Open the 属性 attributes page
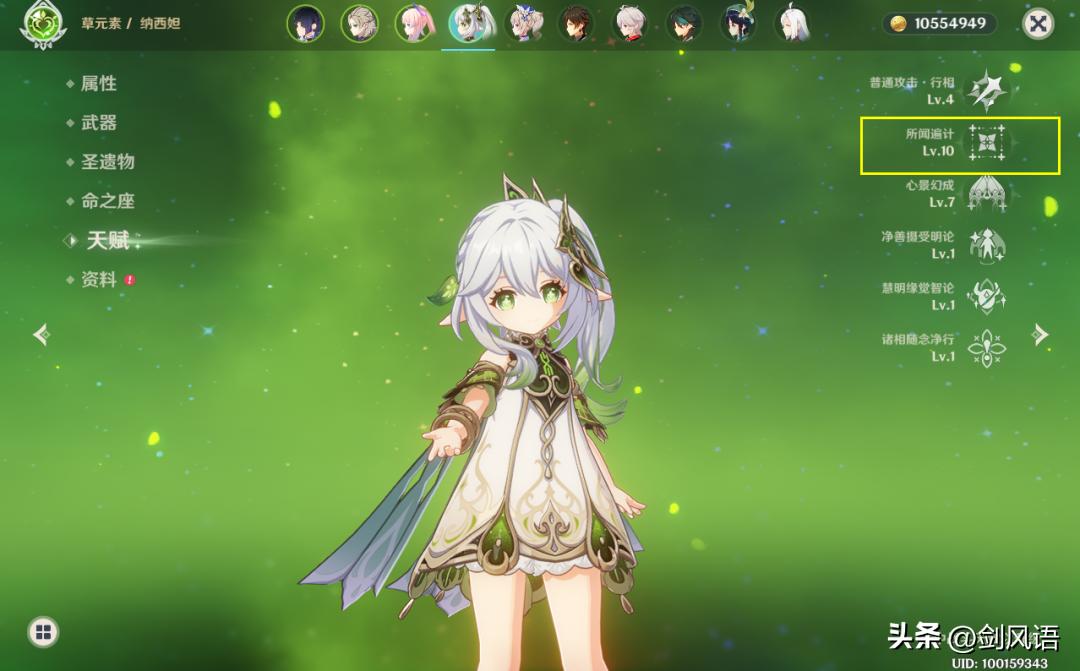 tap(98, 84)
